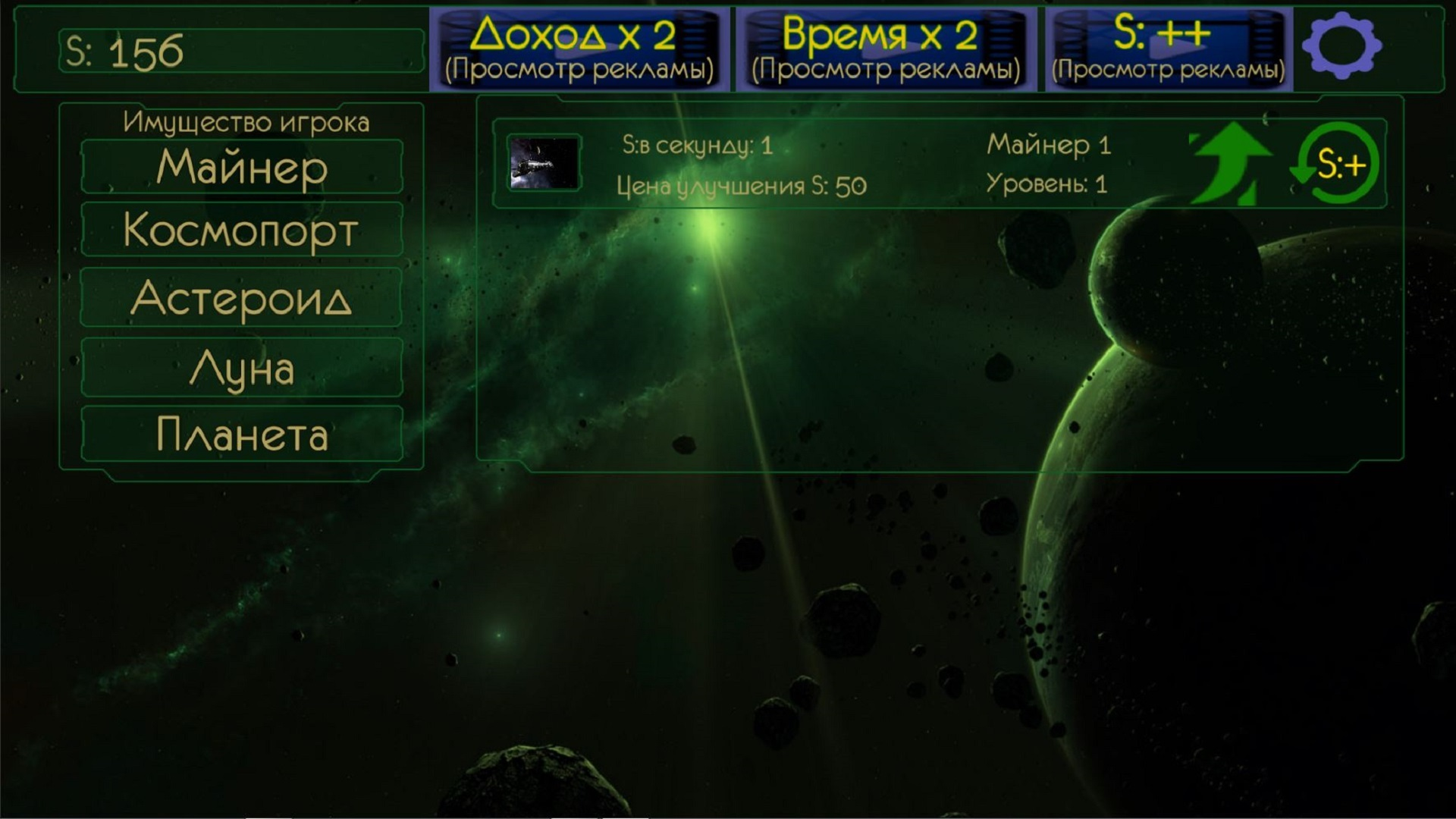Watch ad for S: ++ bonus

[x=1168, y=34]
